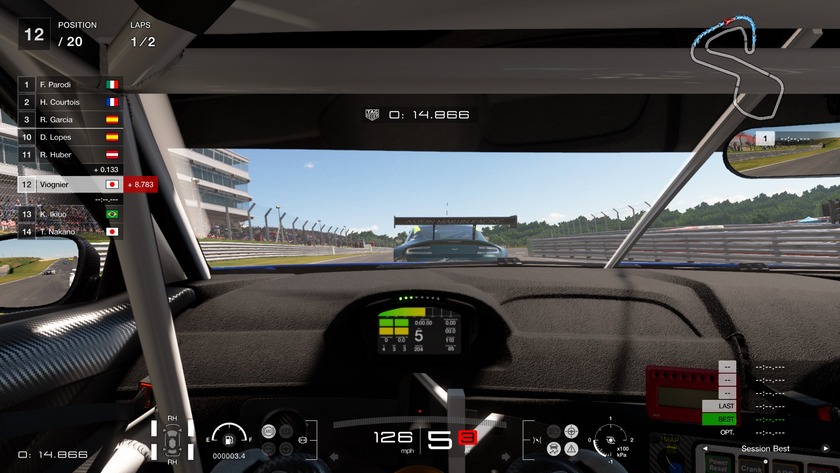The image size is (840, 473).
Task: Click the rear-view mirror display
Action: point(781,151)
